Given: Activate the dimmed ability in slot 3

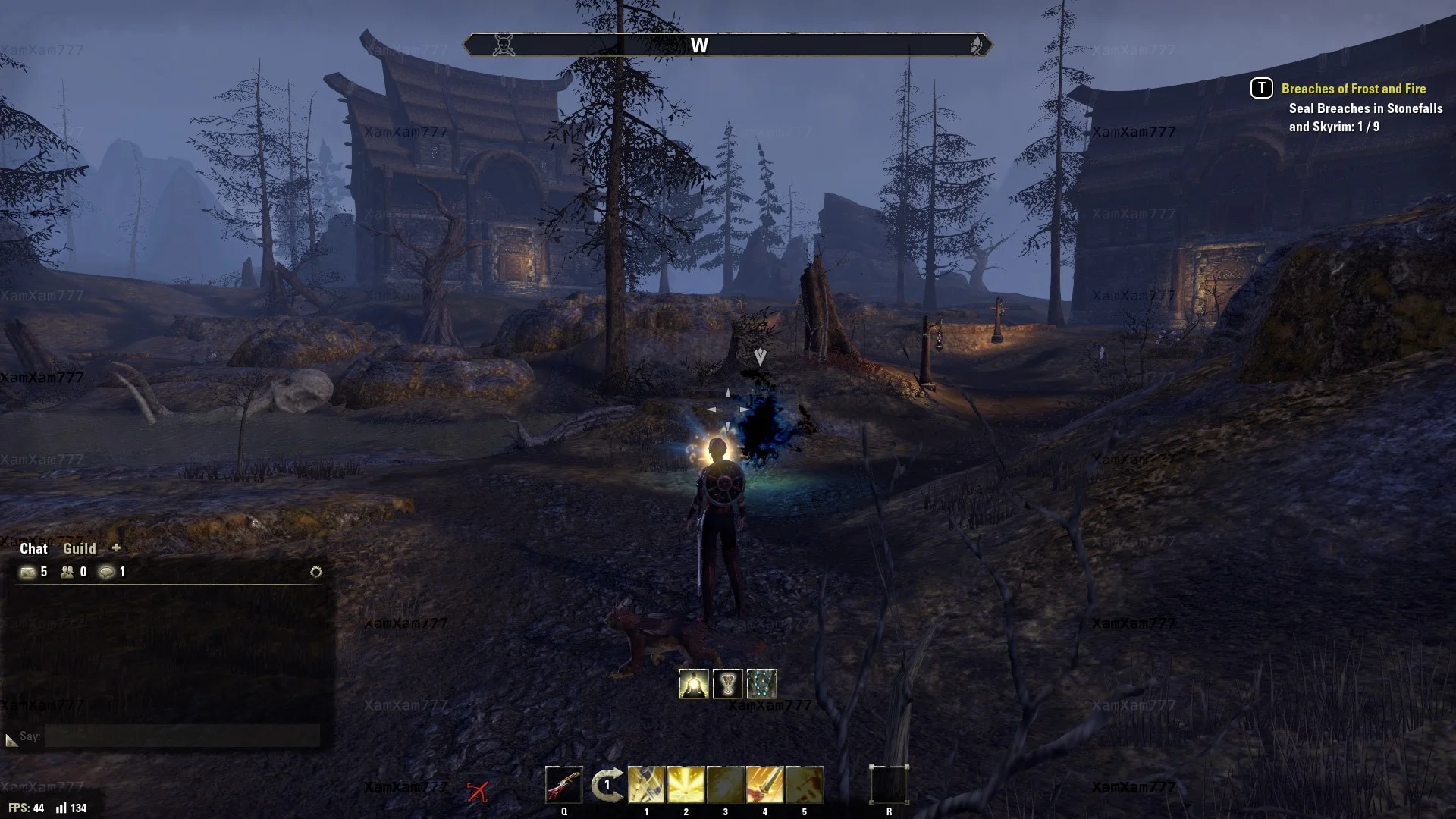Looking at the screenshot, I should pos(725,785).
